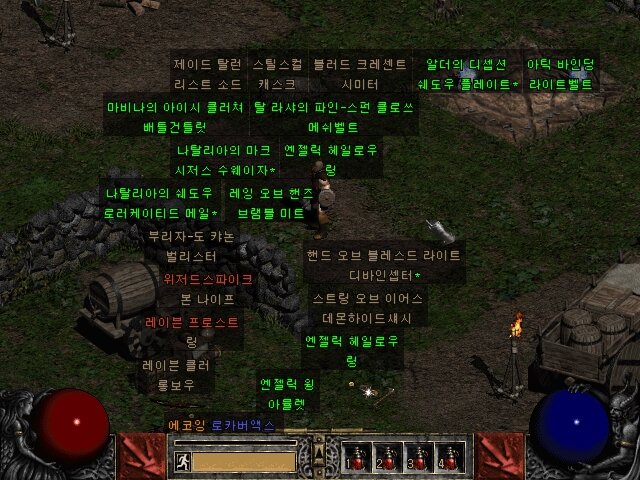Screen dimensions: 640x480
Task: Select the 스틸스컬 캐스크 item label
Action: 276,74
